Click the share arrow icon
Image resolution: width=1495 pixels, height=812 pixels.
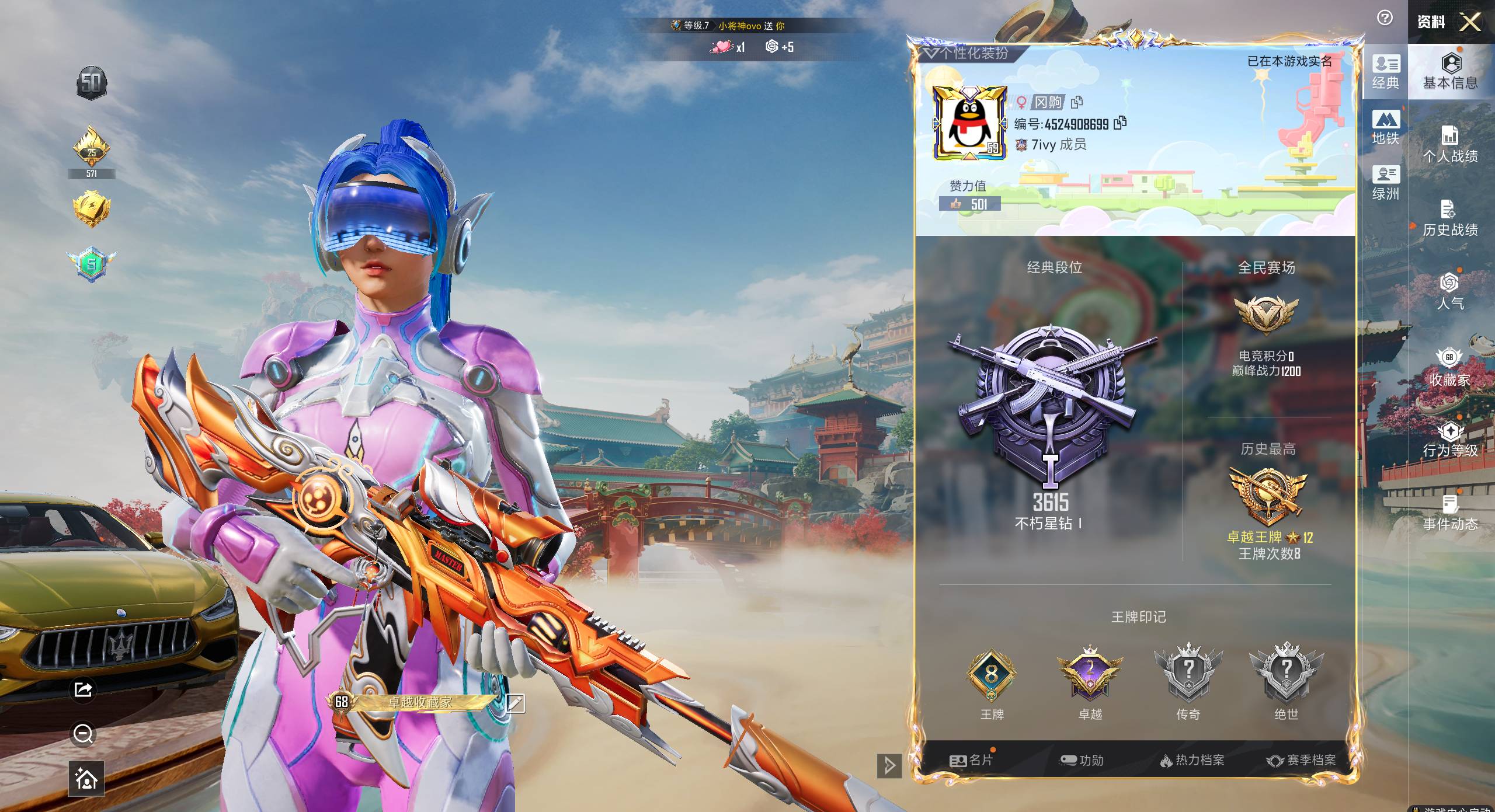pos(84,689)
